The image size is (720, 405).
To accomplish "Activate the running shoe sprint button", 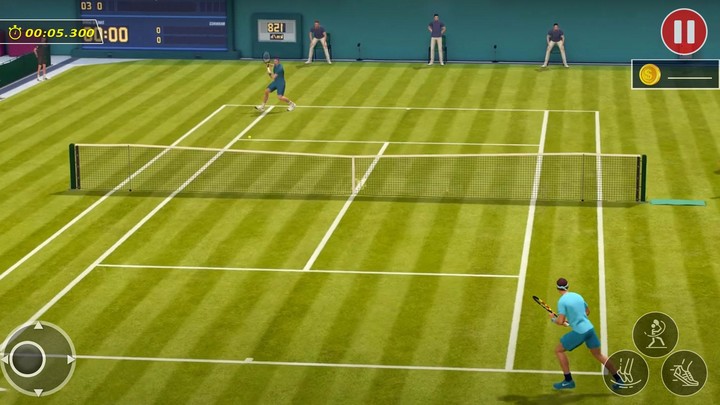I will click(684, 373).
